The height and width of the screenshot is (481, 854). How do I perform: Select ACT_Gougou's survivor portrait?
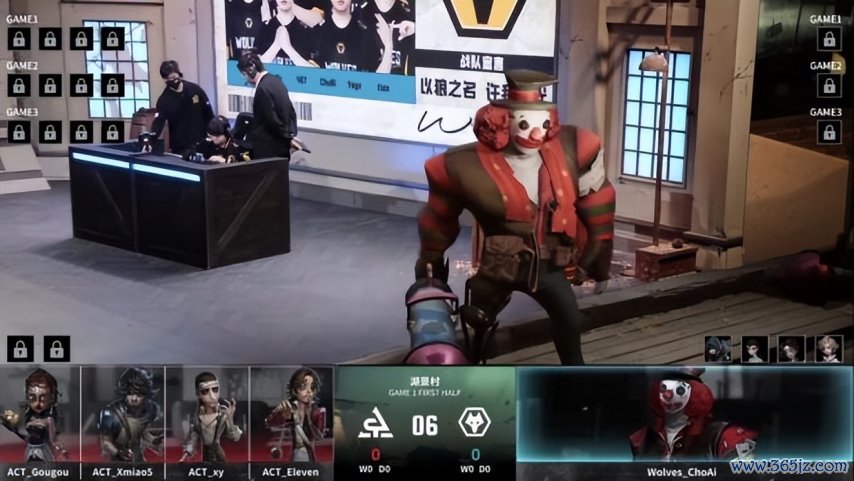40,414
